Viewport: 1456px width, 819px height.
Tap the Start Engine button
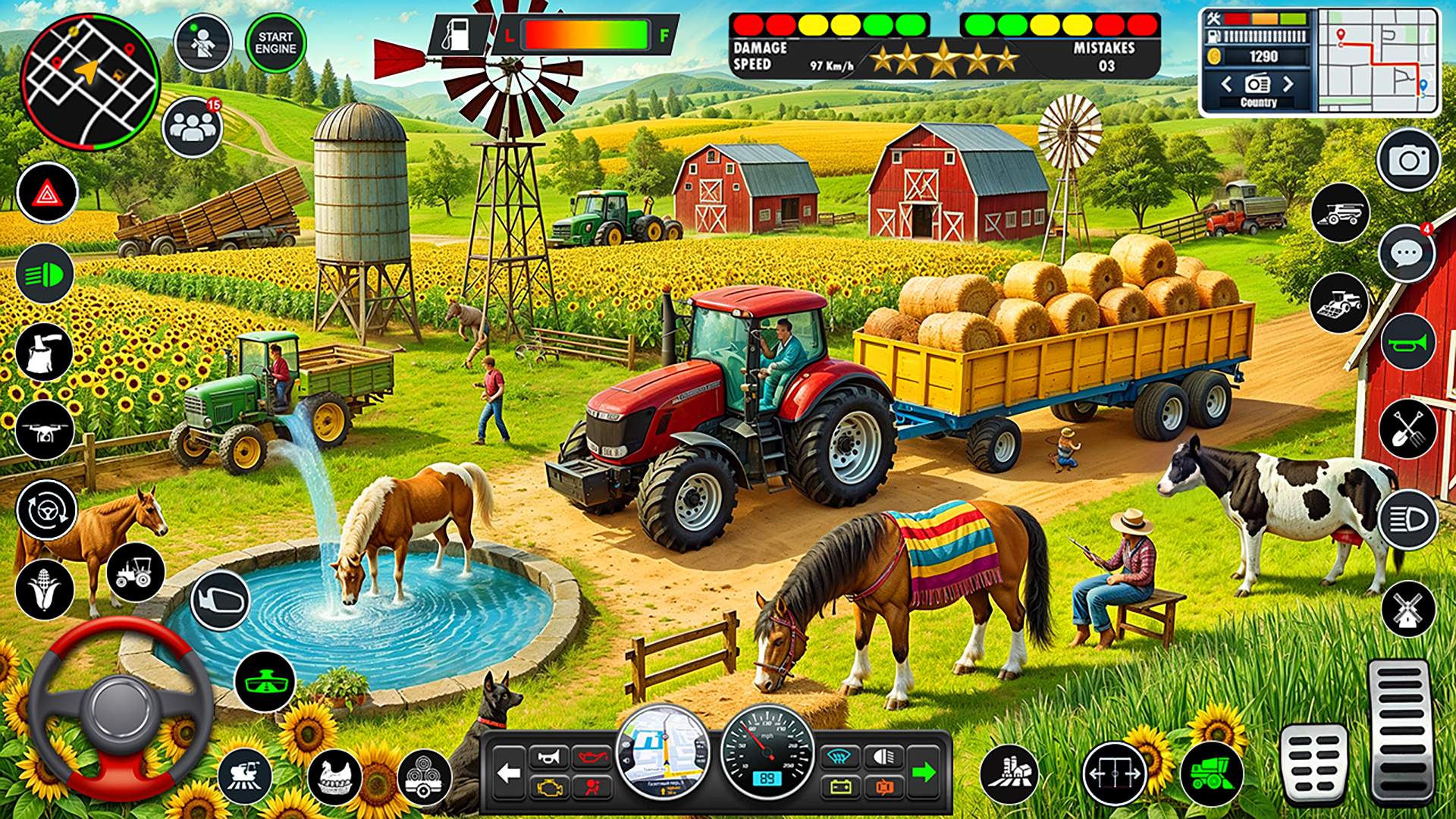point(275,43)
